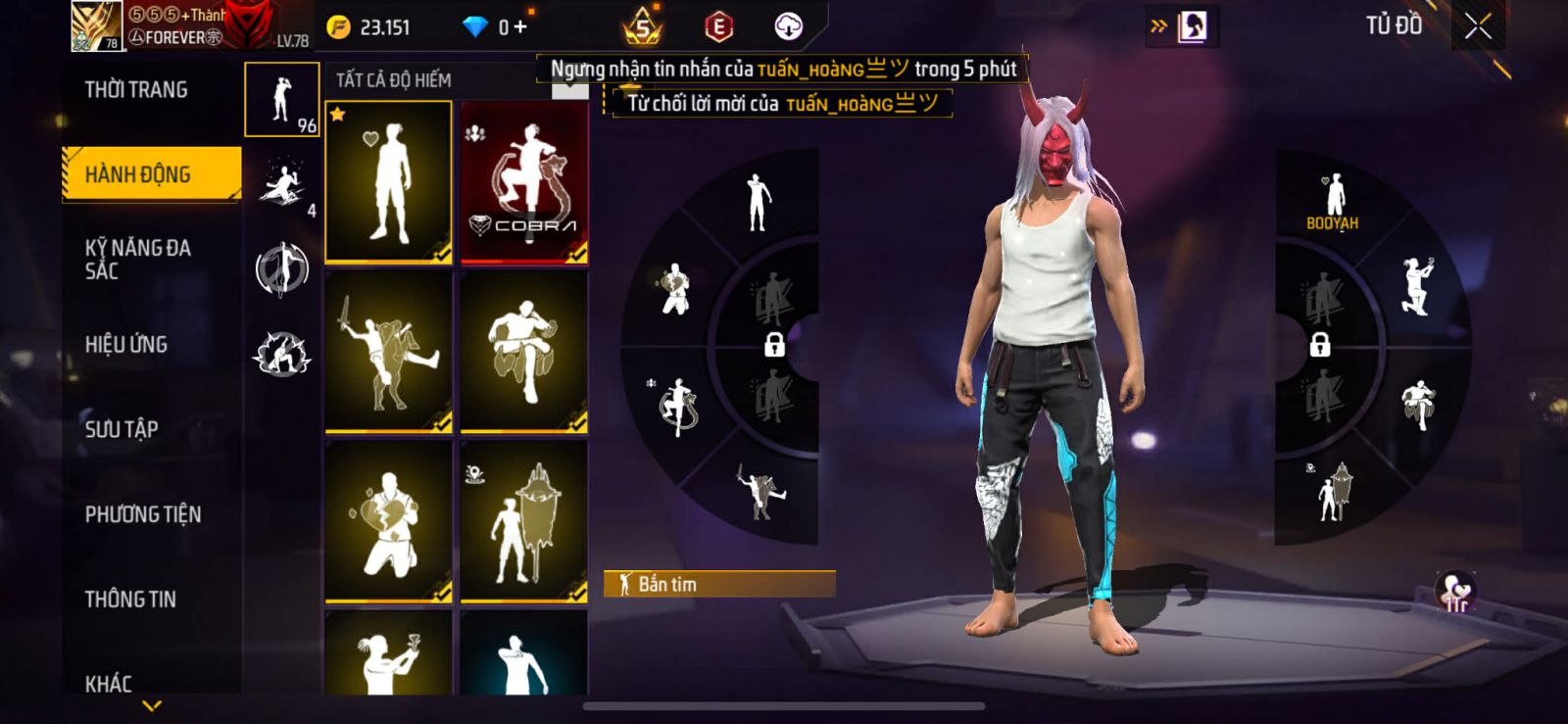Tap the download cloud icon
Screen dimensions: 1568x724
click(788, 27)
